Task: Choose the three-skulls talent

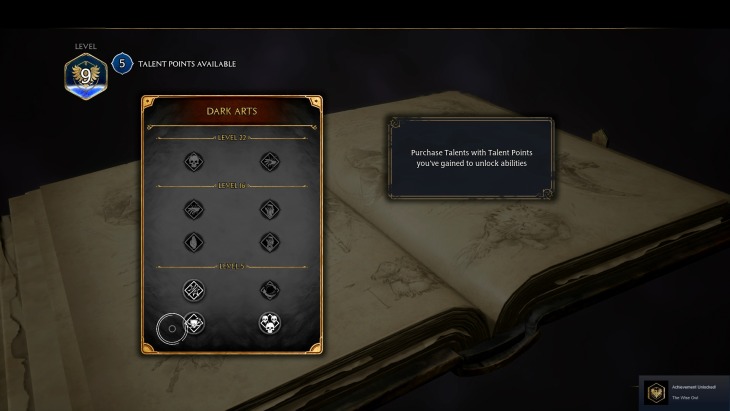Action: 269,323
